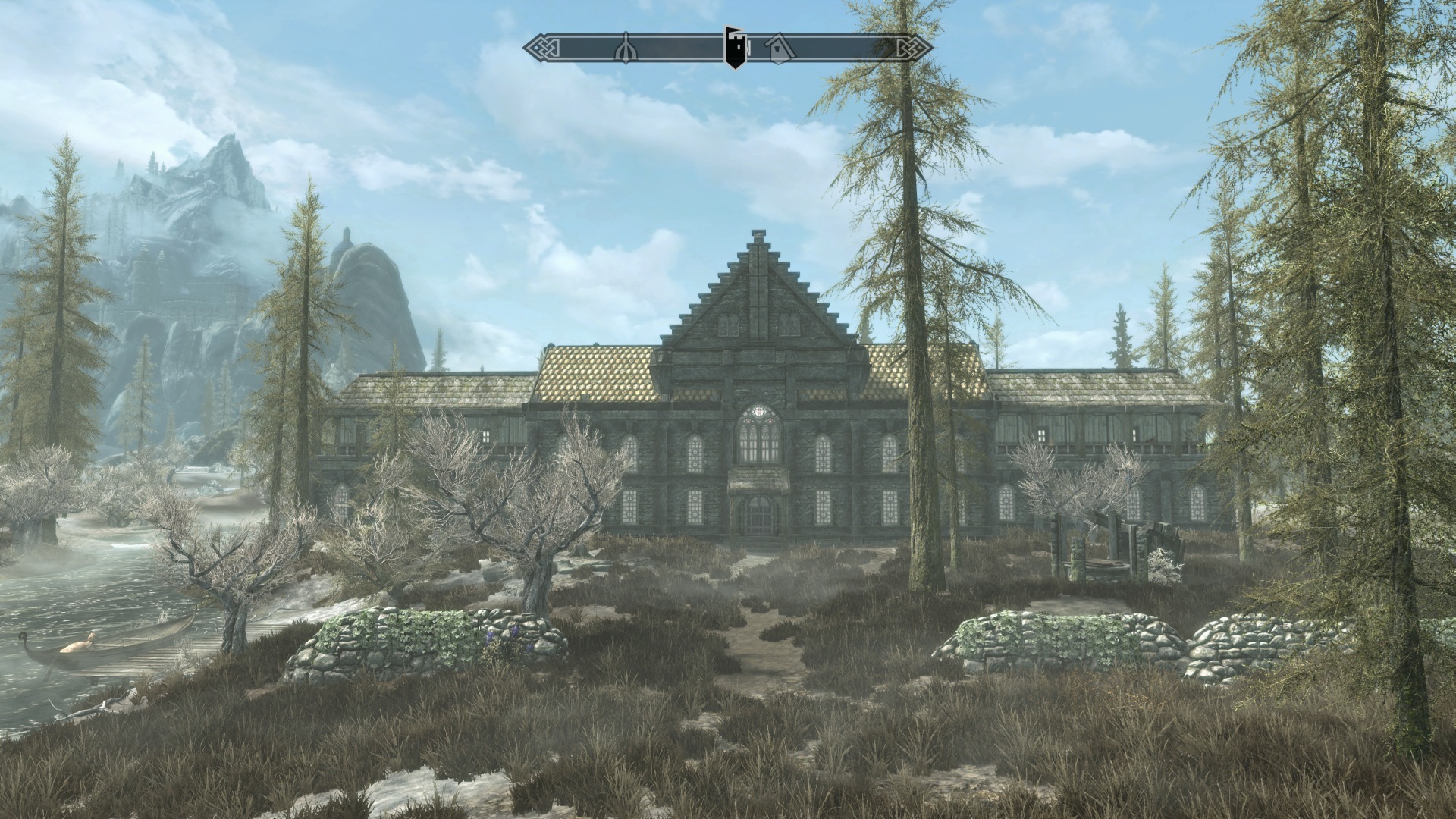The width and height of the screenshot is (1456, 819).
Task: Click the black tower marker on the compass
Action: pos(733,46)
